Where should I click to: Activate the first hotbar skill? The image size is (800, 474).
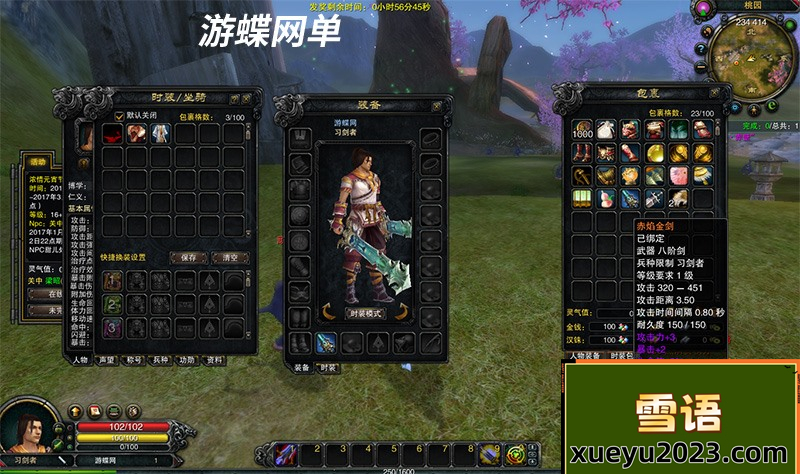coord(284,455)
